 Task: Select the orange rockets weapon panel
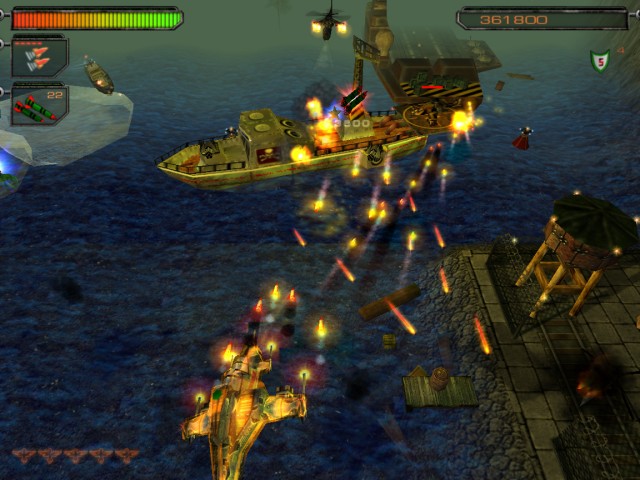(x=39, y=56)
